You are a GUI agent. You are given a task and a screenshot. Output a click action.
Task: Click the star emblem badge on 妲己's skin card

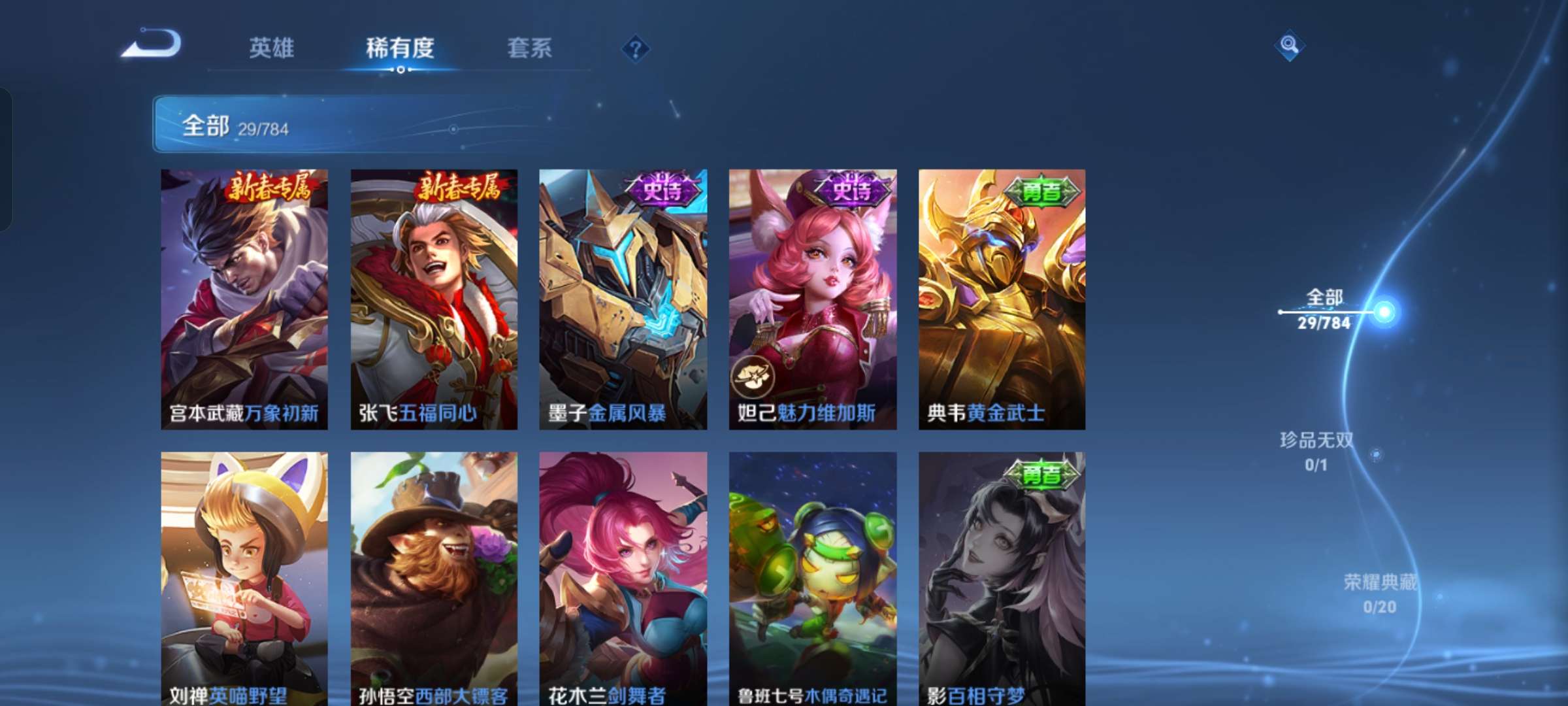(x=753, y=377)
